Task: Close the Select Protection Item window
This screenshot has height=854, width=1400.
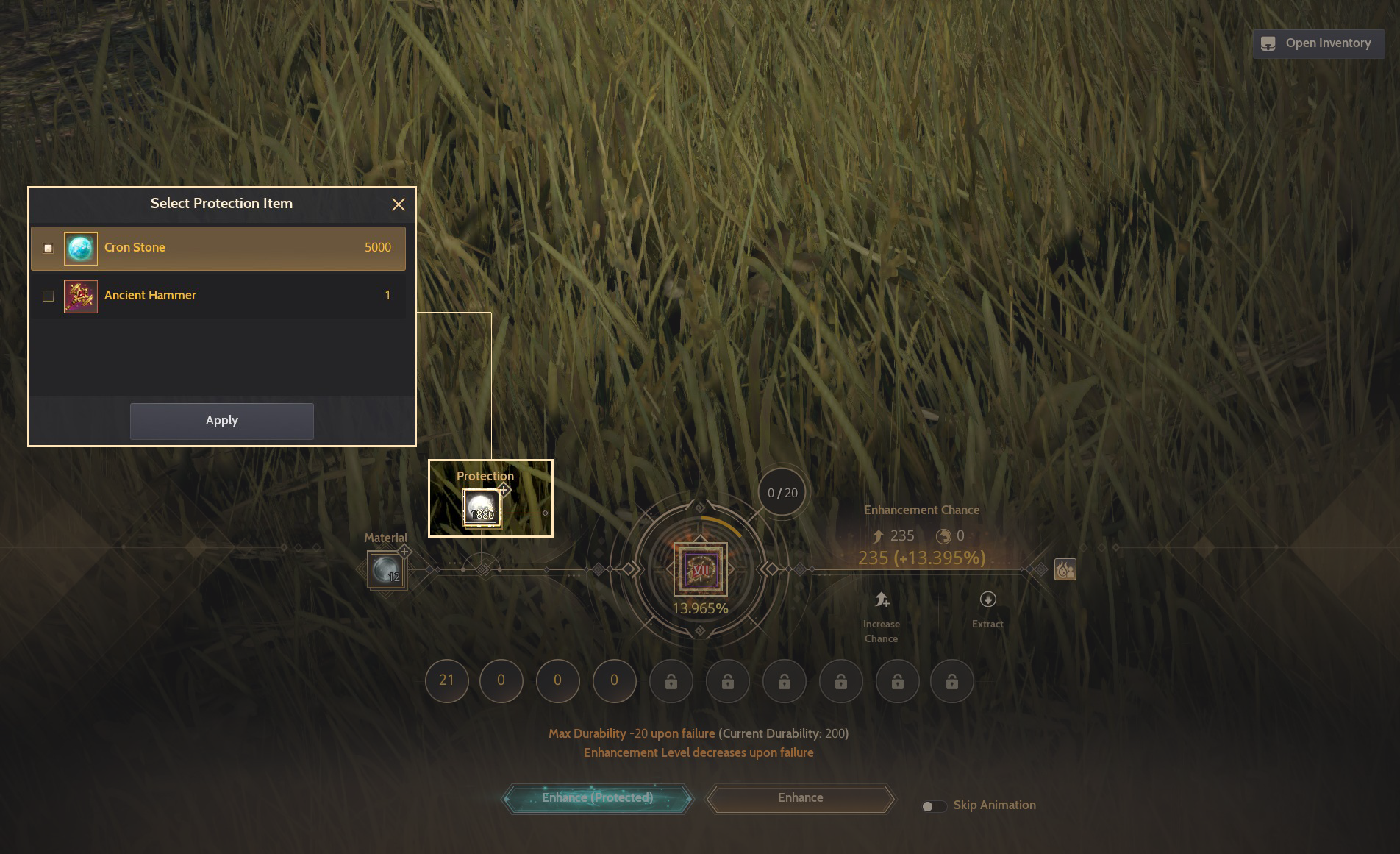Action: pos(399,204)
